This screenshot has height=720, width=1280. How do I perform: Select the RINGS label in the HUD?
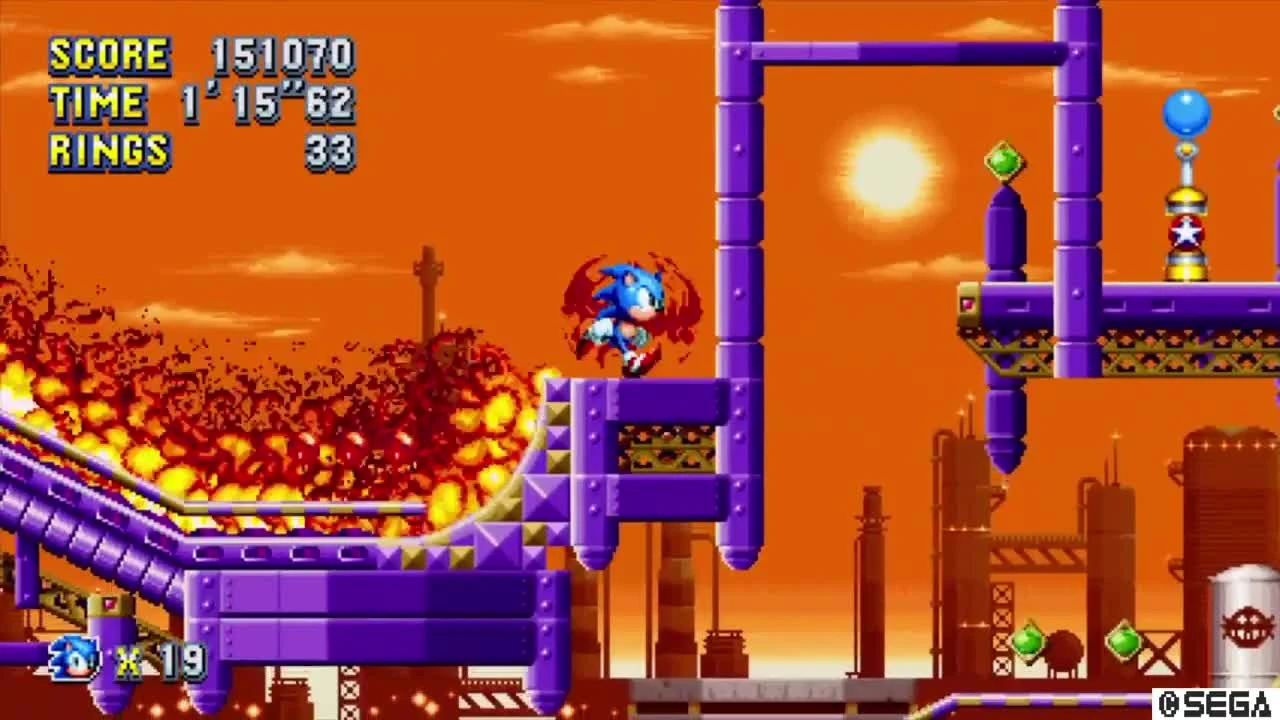tap(108, 152)
